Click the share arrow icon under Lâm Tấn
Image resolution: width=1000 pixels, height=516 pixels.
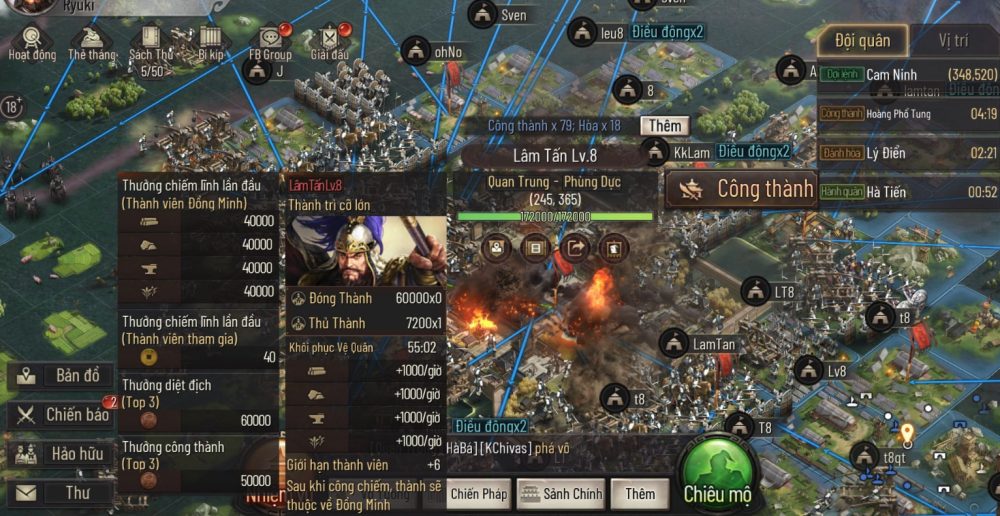[x=575, y=246]
